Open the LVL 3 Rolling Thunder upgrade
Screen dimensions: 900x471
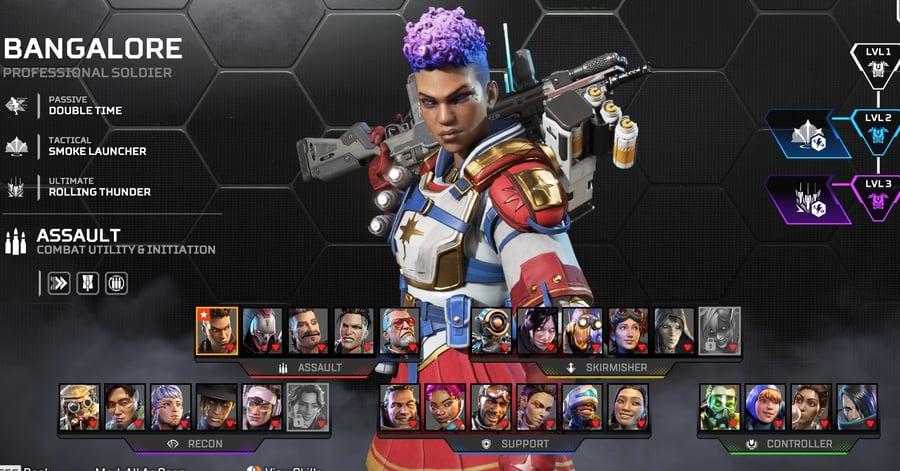click(x=808, y=199)
